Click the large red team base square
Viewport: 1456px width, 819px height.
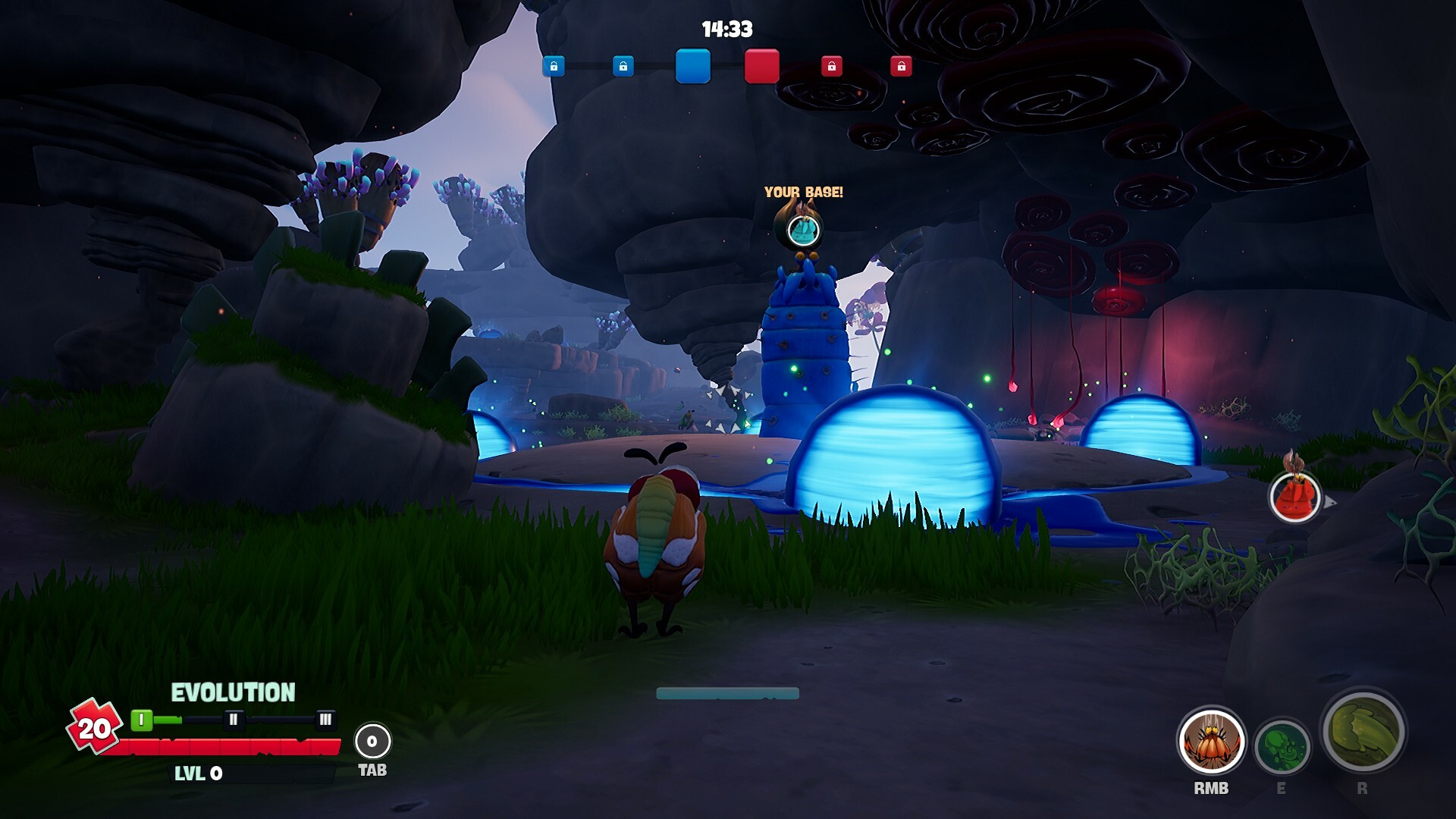761,66
